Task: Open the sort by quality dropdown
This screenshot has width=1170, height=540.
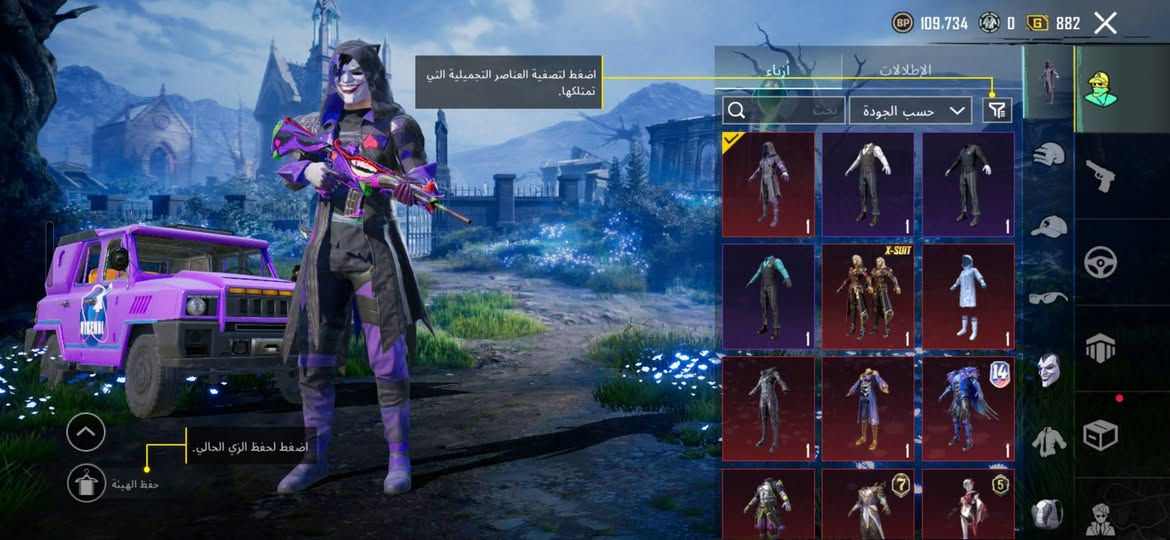Action: tap(910, 110)
